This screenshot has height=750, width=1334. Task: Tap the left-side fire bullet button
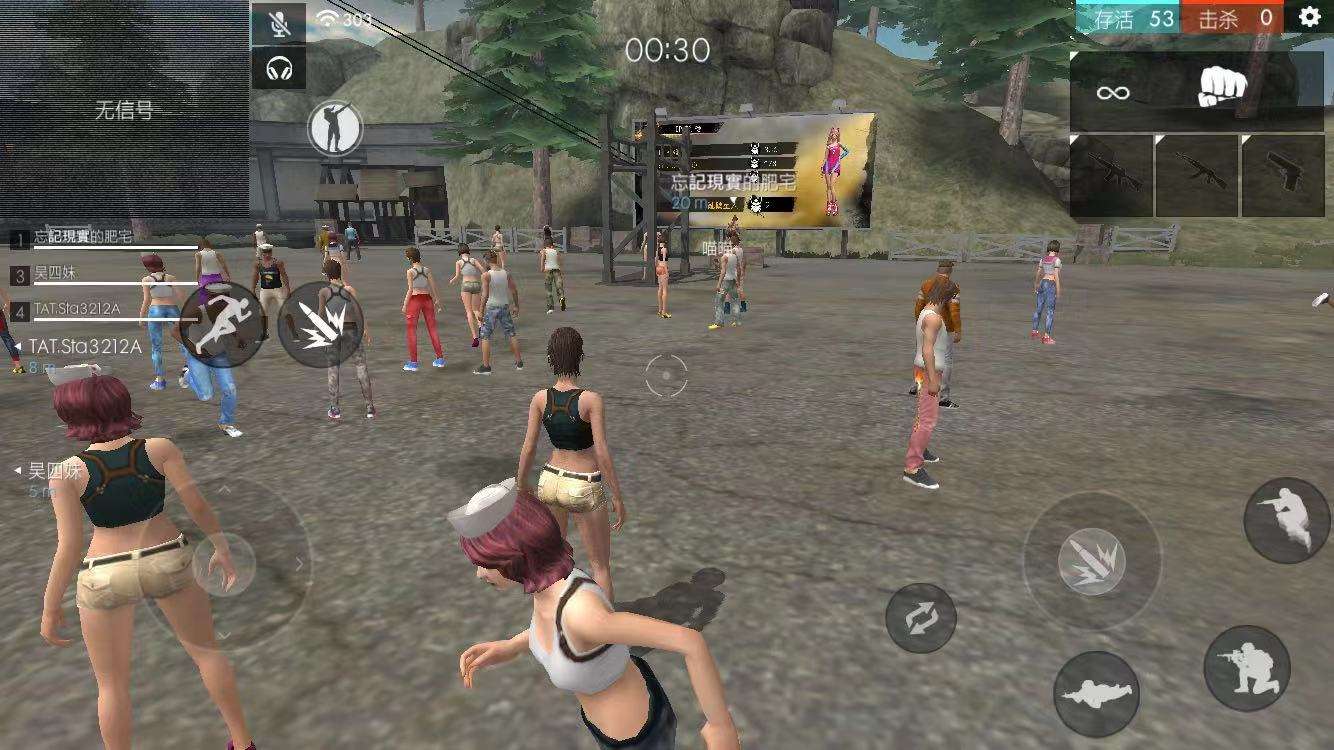(320, 324)
